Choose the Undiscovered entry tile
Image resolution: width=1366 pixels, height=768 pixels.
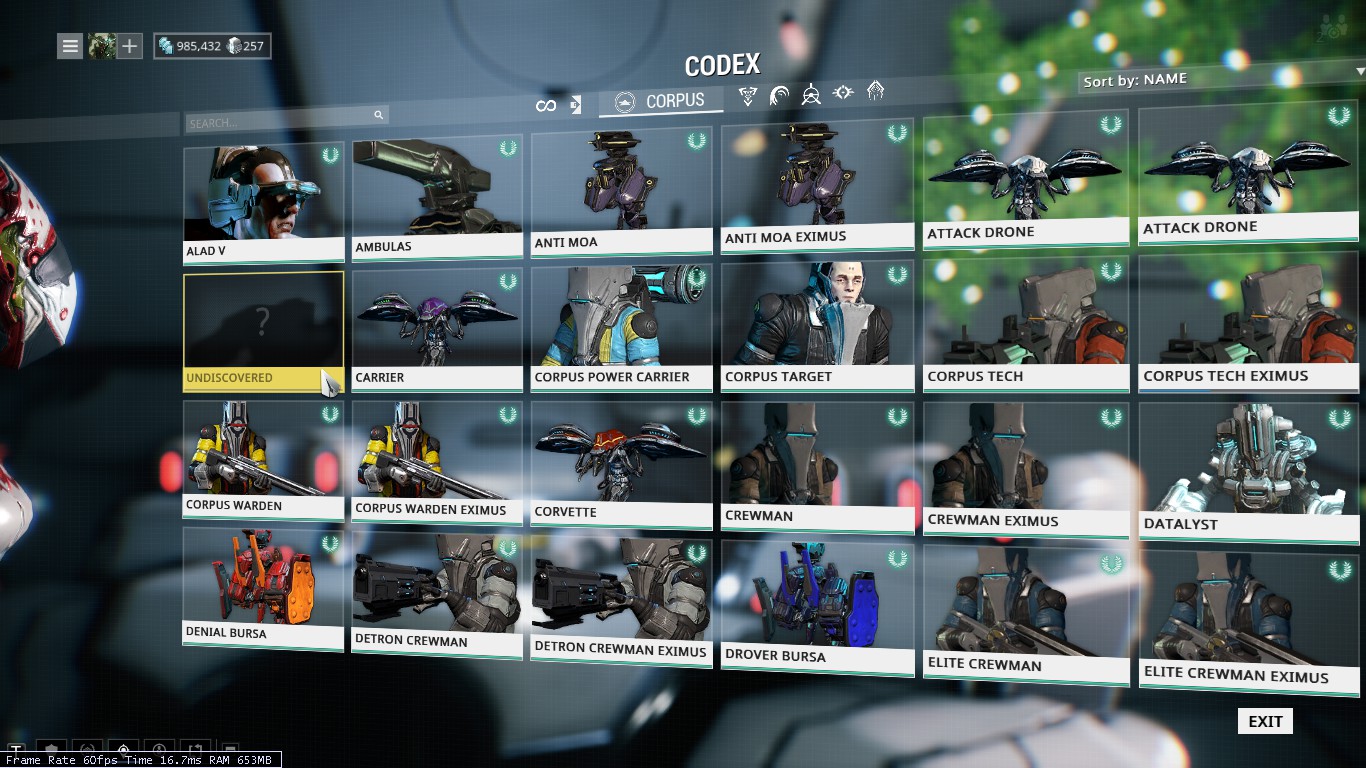tap(263, 328)
